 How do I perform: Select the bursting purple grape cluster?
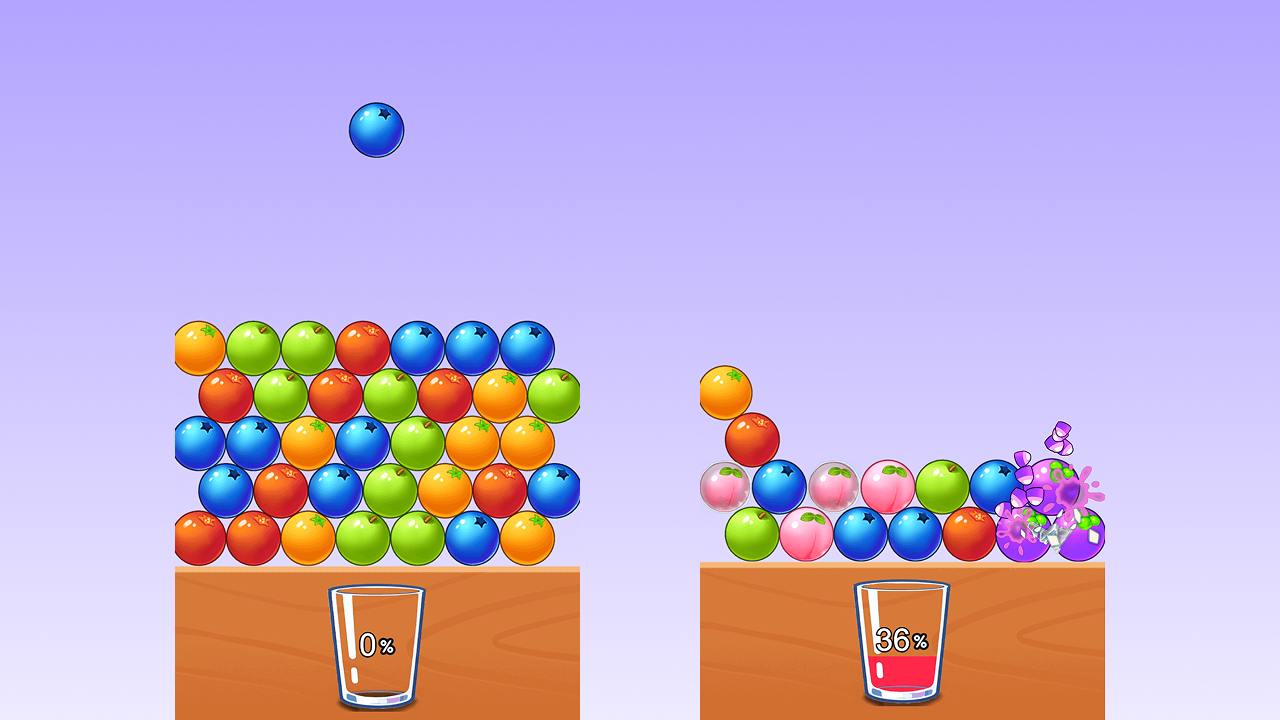click(x=1051, y=491)
